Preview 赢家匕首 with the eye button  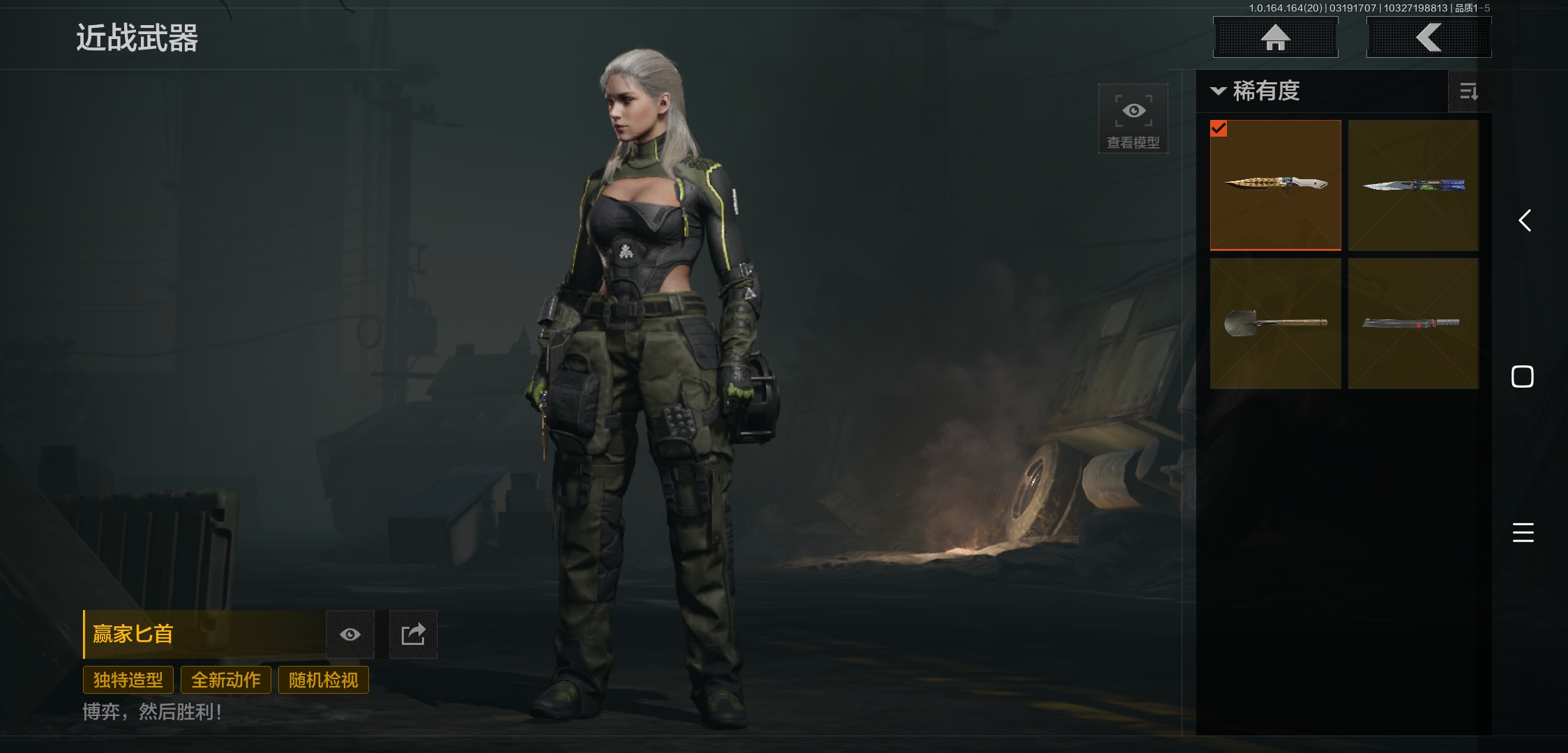tap(350, 634)
